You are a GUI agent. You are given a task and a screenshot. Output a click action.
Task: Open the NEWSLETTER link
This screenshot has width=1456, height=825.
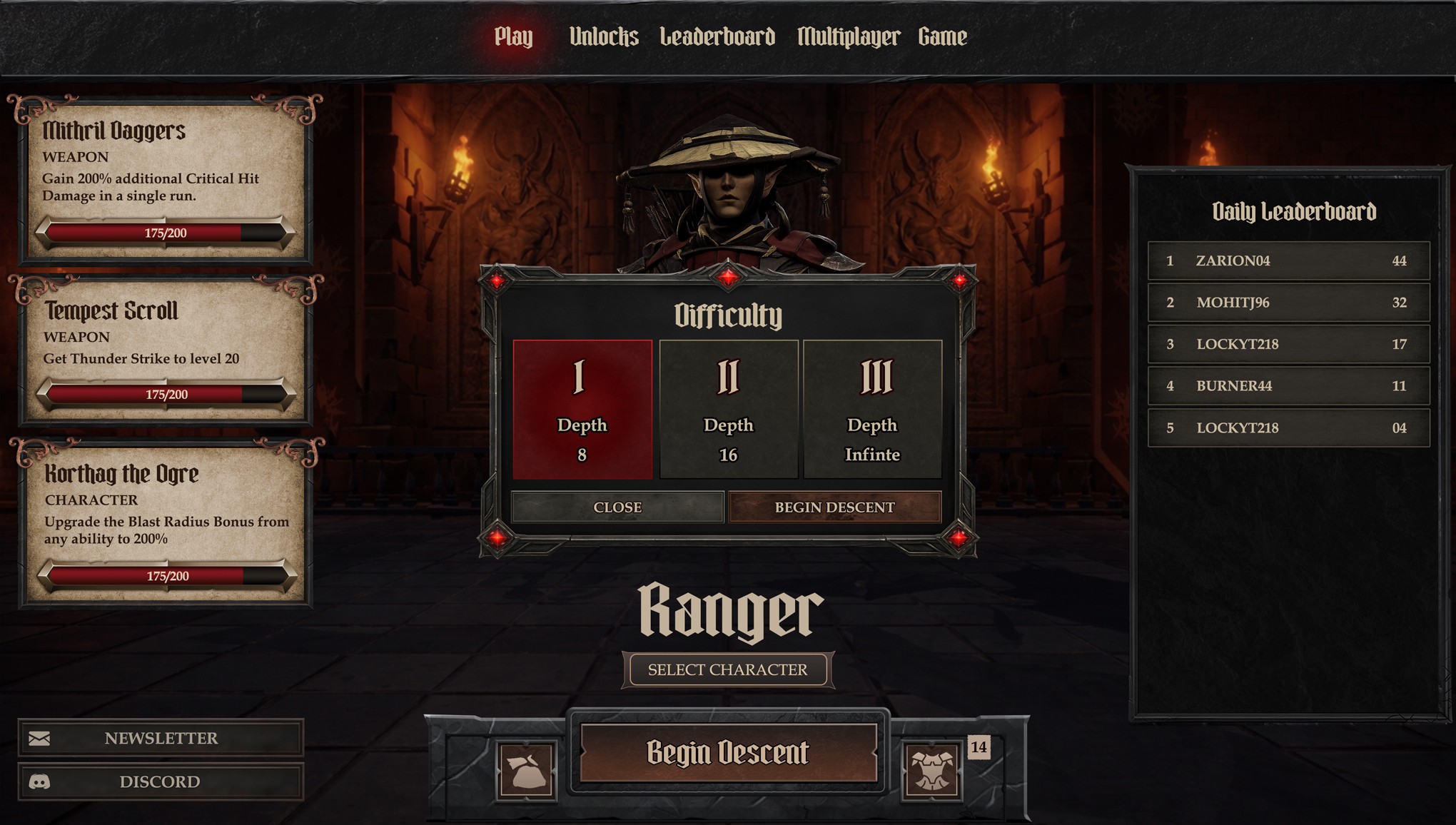[x=161, y=738]
